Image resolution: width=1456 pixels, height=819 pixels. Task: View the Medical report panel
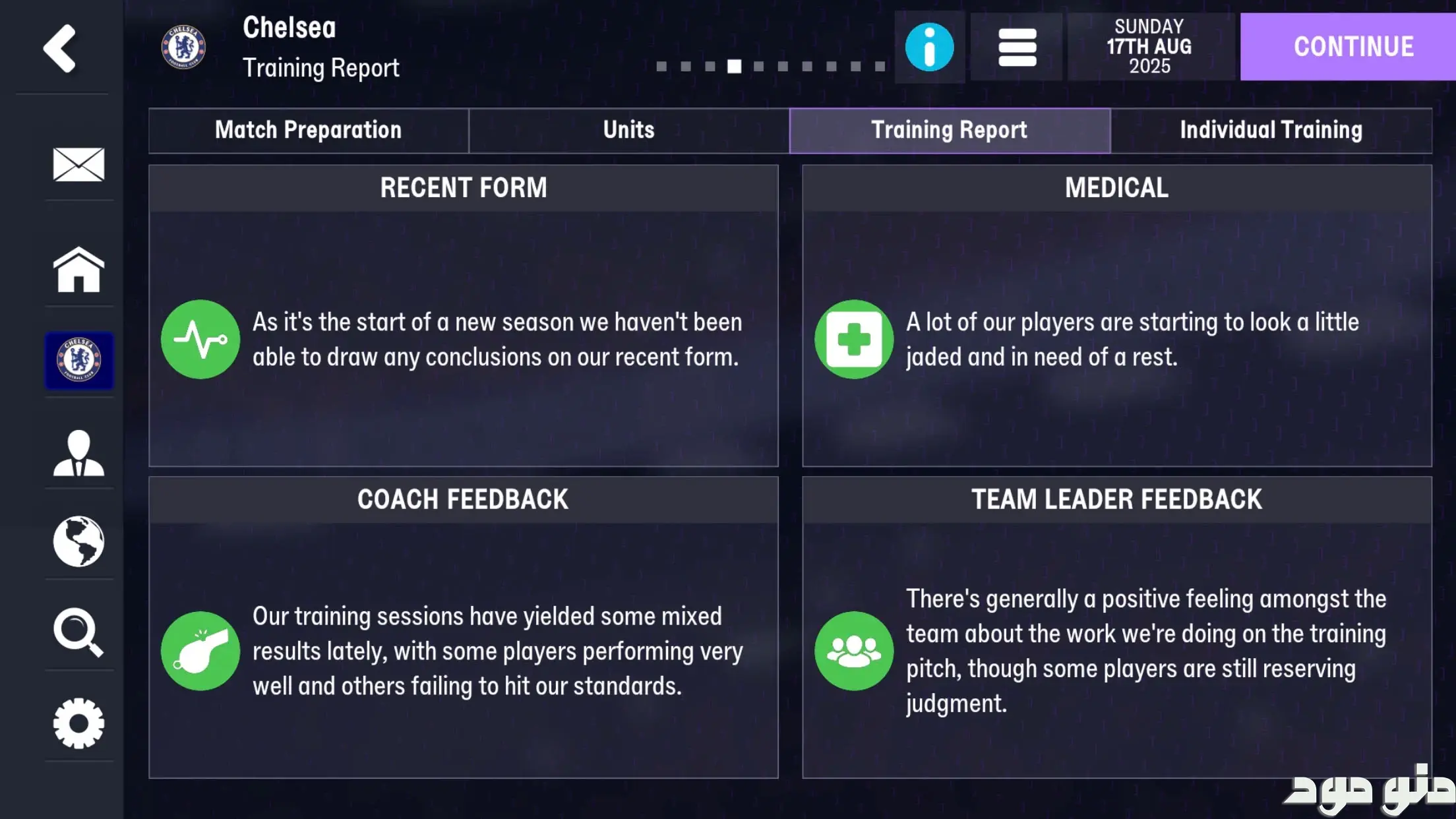click(x=1116, y=315)
